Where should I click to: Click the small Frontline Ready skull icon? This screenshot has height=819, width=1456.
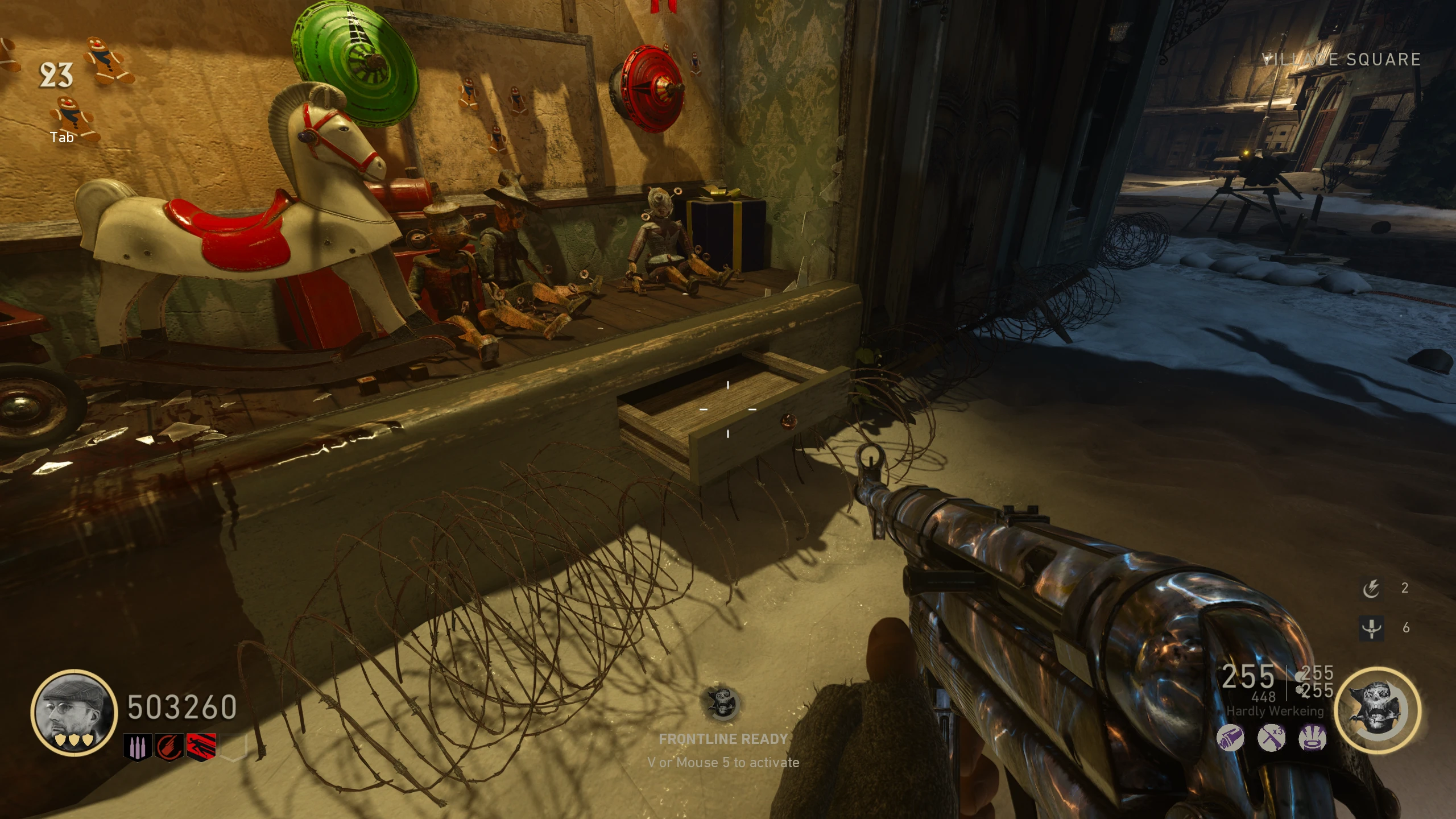(x=722, y=704)
